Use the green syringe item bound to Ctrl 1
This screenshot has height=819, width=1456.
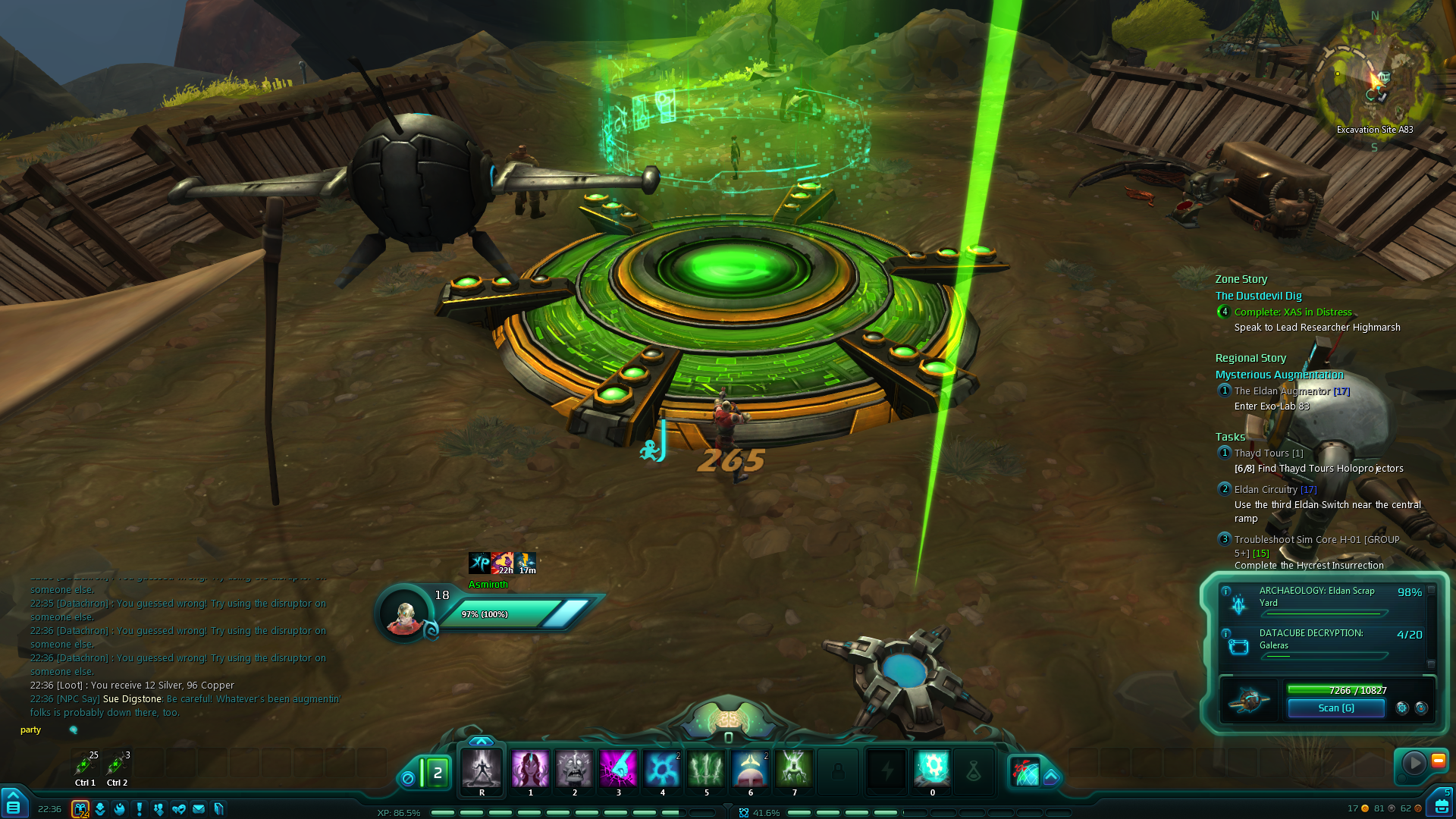click(x=84, y=766)
